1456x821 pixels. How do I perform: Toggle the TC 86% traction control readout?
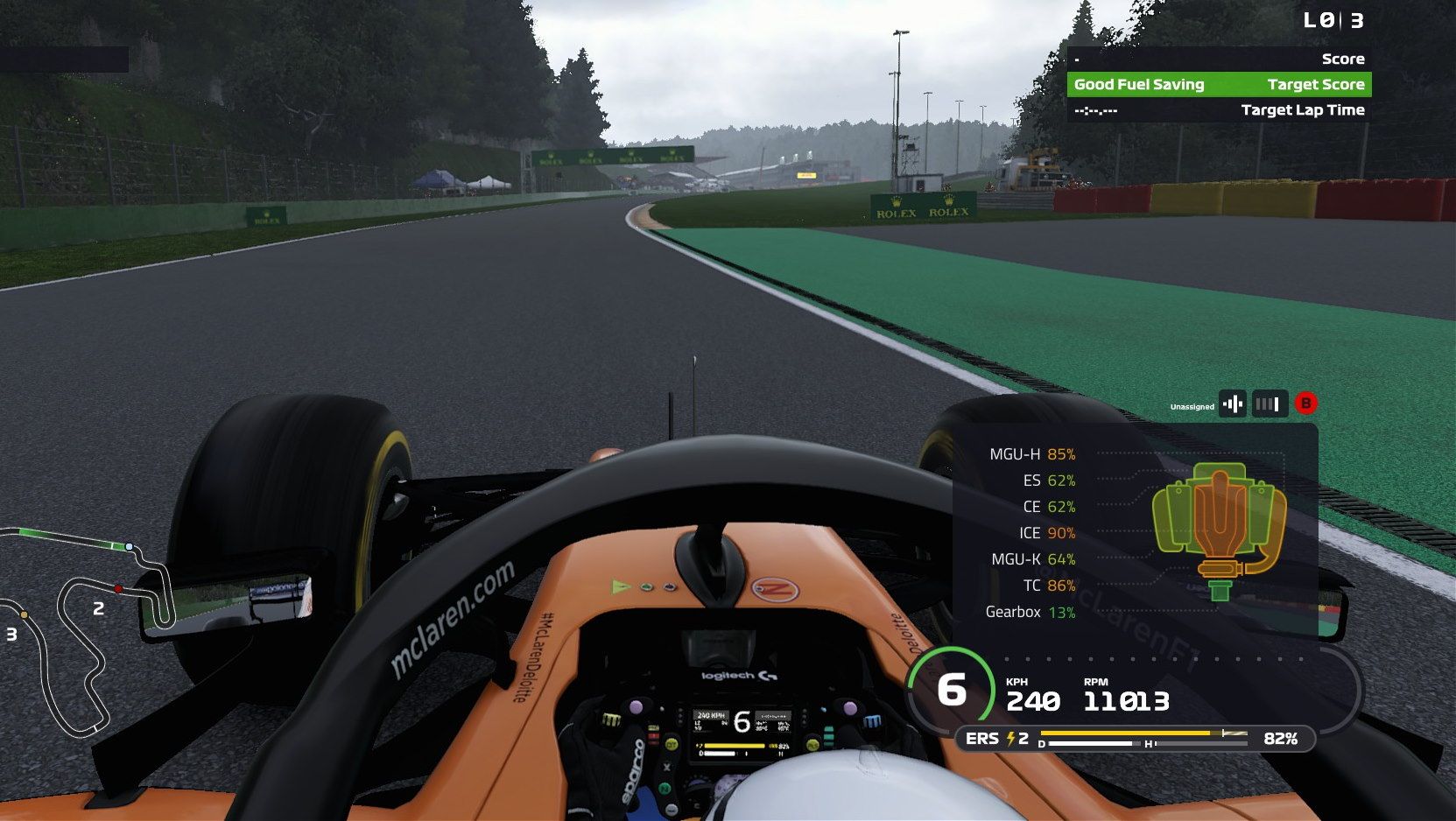pos(1046,586)
